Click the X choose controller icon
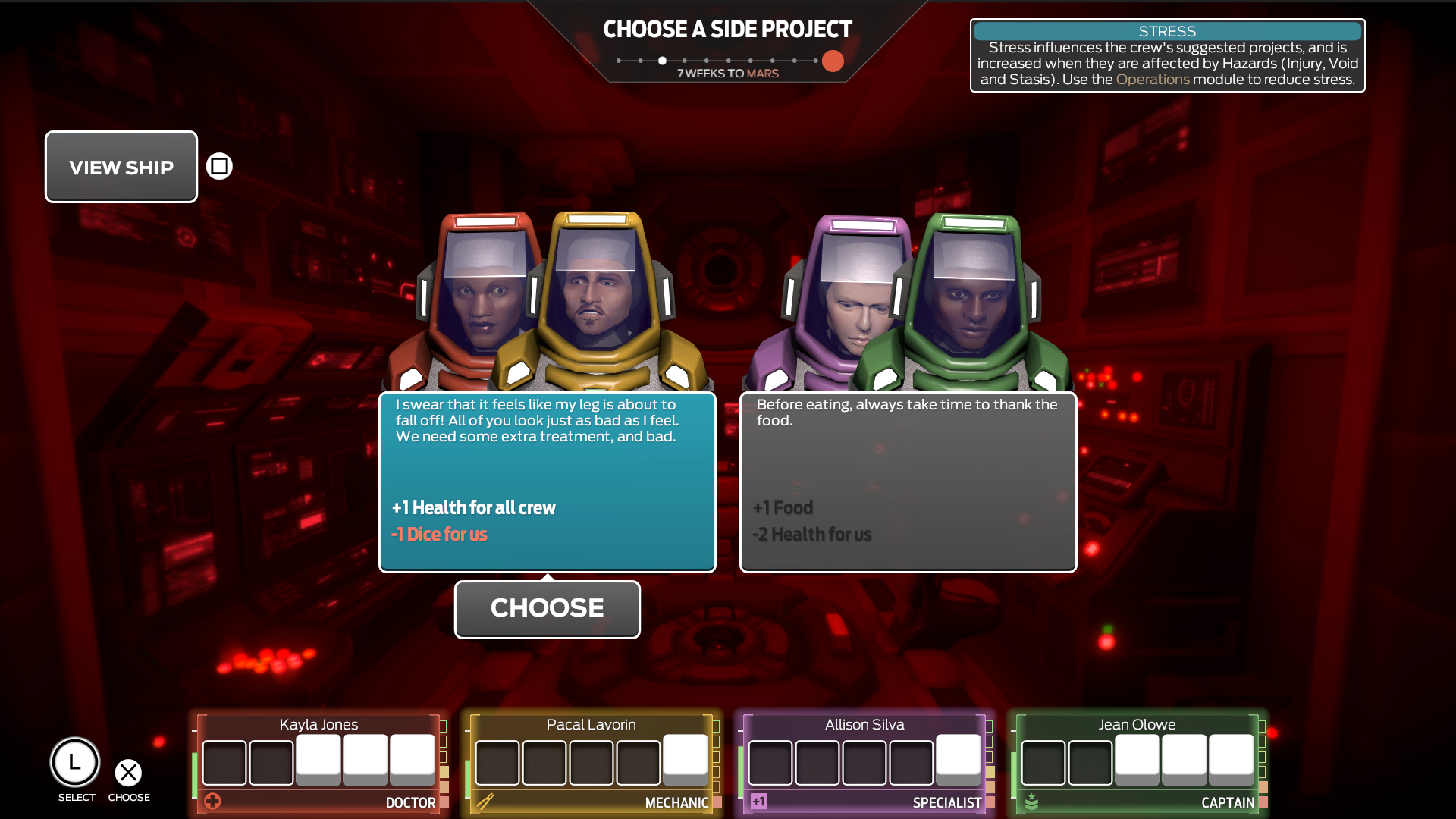The image size is (1456, 819). point(129,773)
